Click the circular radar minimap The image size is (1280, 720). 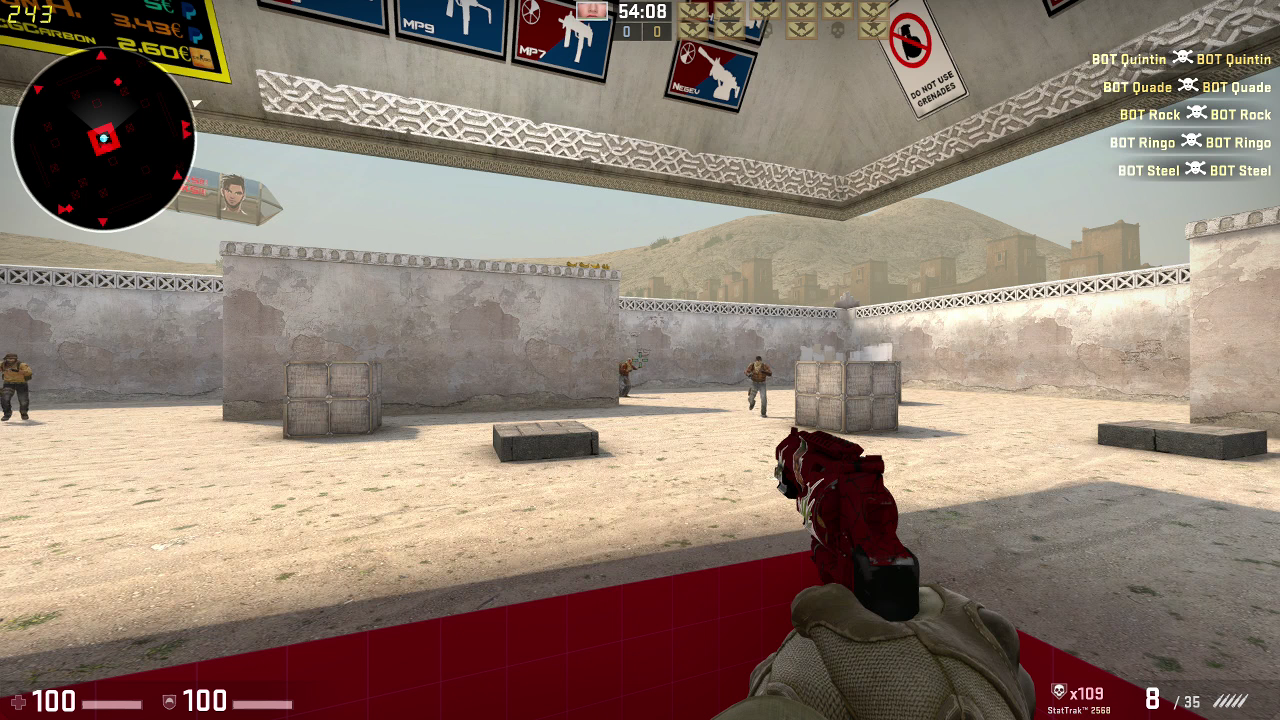(103, 139)
